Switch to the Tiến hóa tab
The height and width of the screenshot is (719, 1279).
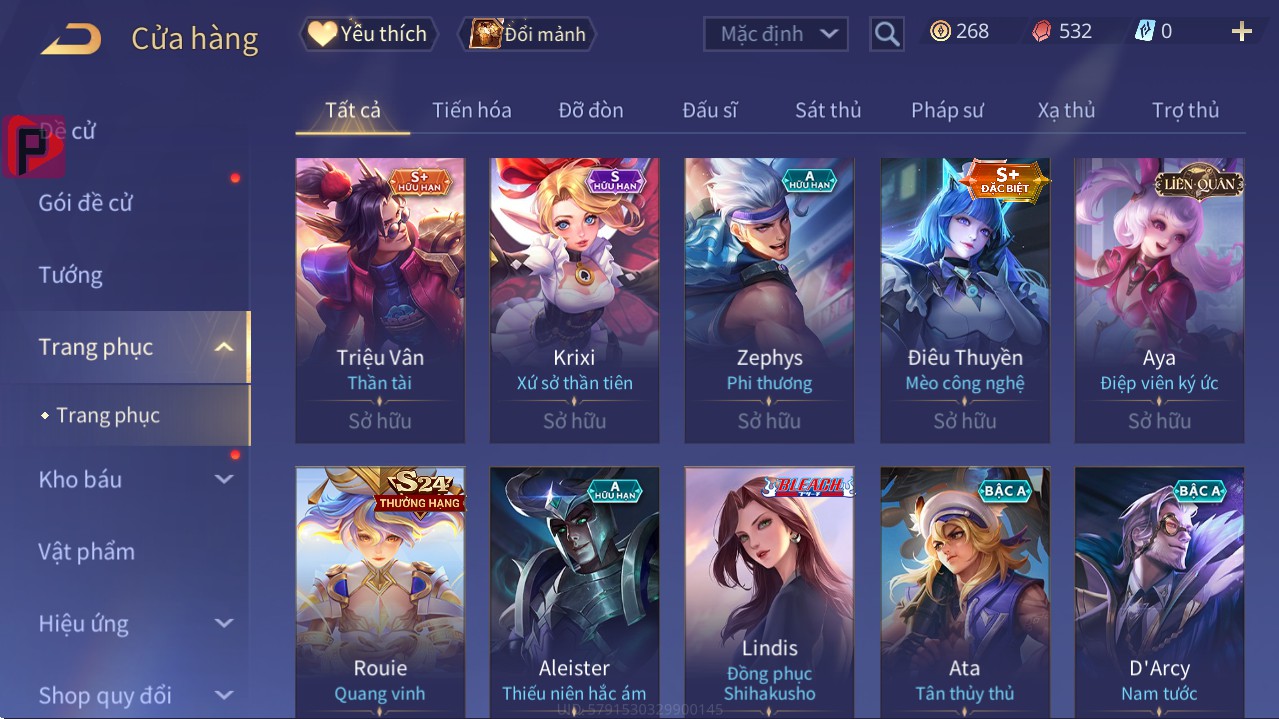(x=471, y=110)
